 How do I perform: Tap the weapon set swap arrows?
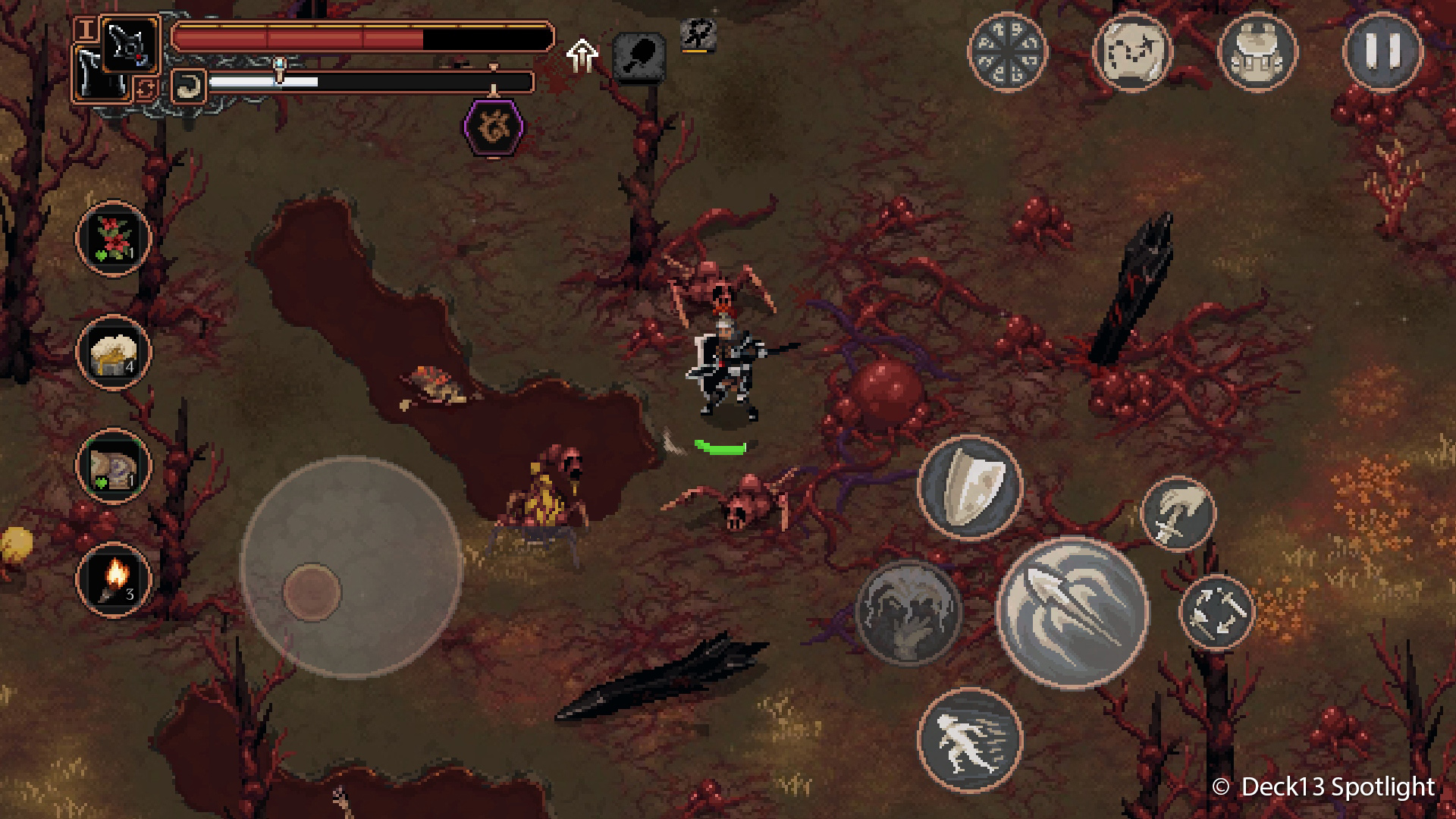tap(146, 89)
